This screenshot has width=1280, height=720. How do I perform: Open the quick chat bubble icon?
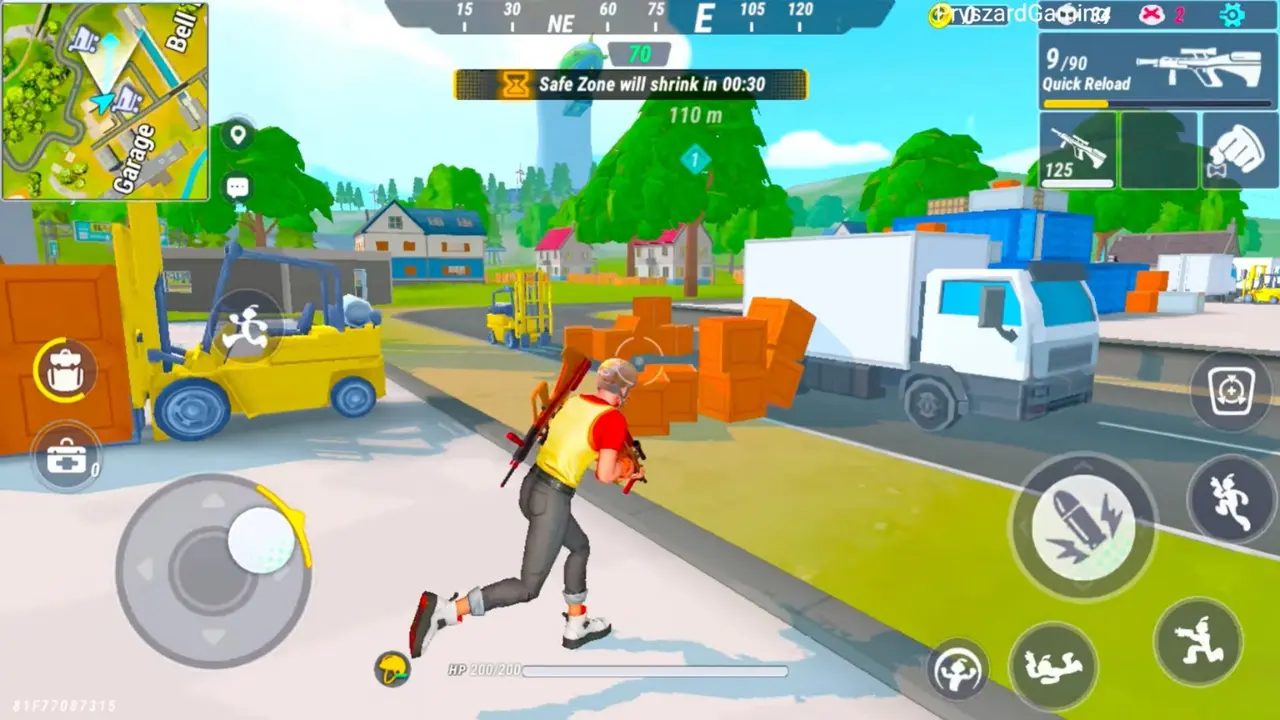coord(237,186)
